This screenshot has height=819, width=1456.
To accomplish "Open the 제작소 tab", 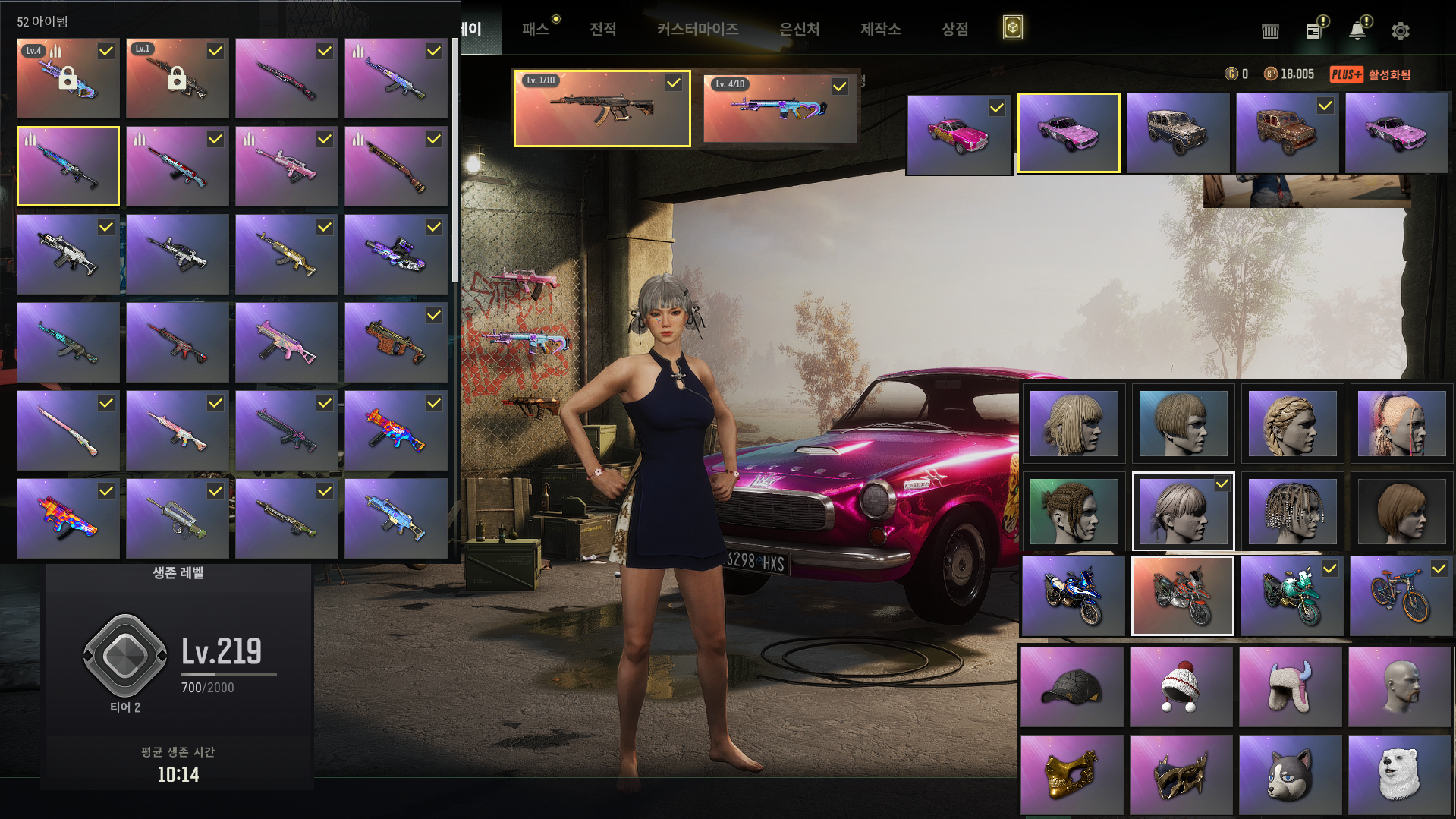I will click(880, 30).
